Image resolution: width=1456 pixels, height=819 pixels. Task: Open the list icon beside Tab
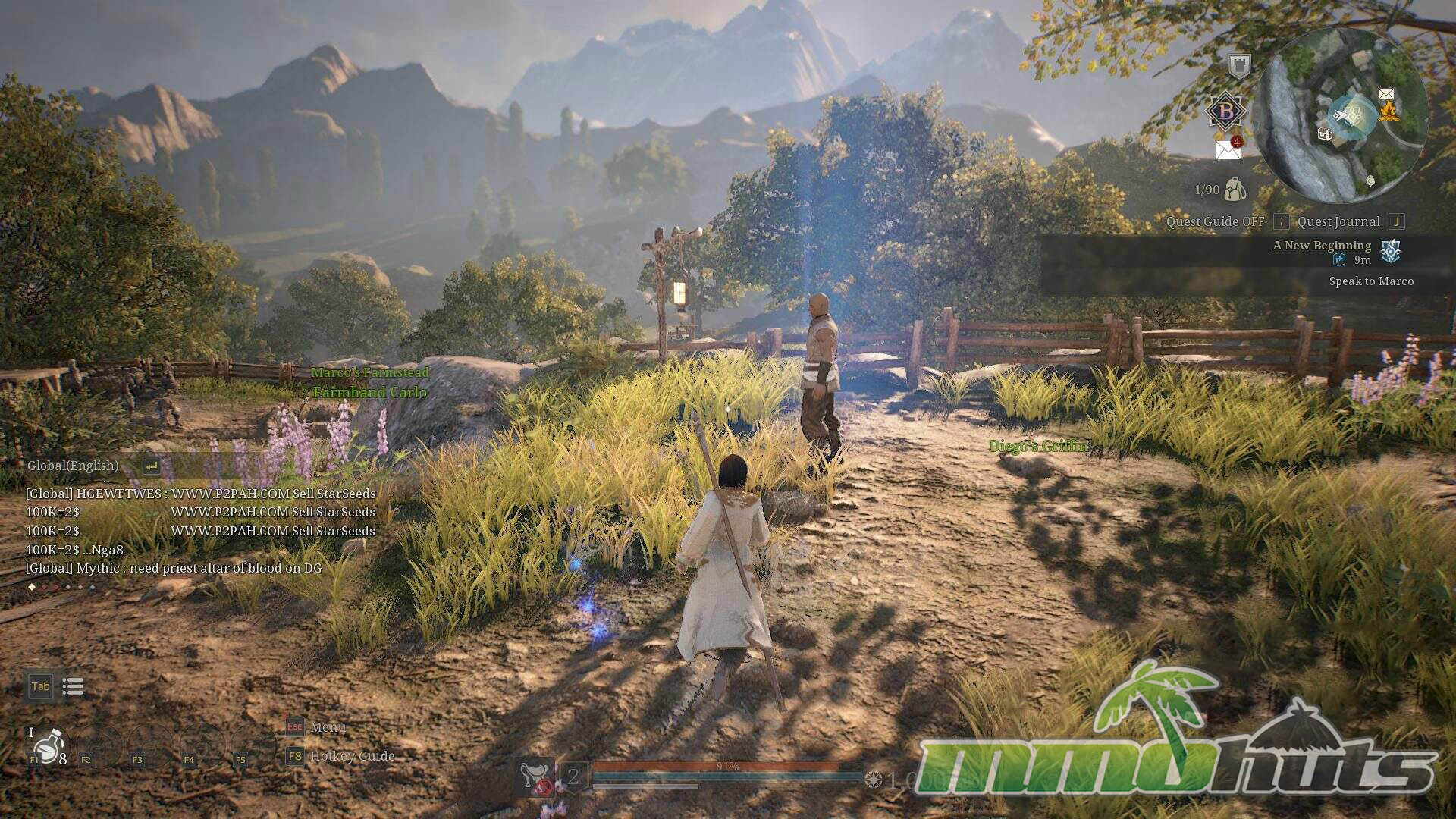click(73, 687)
